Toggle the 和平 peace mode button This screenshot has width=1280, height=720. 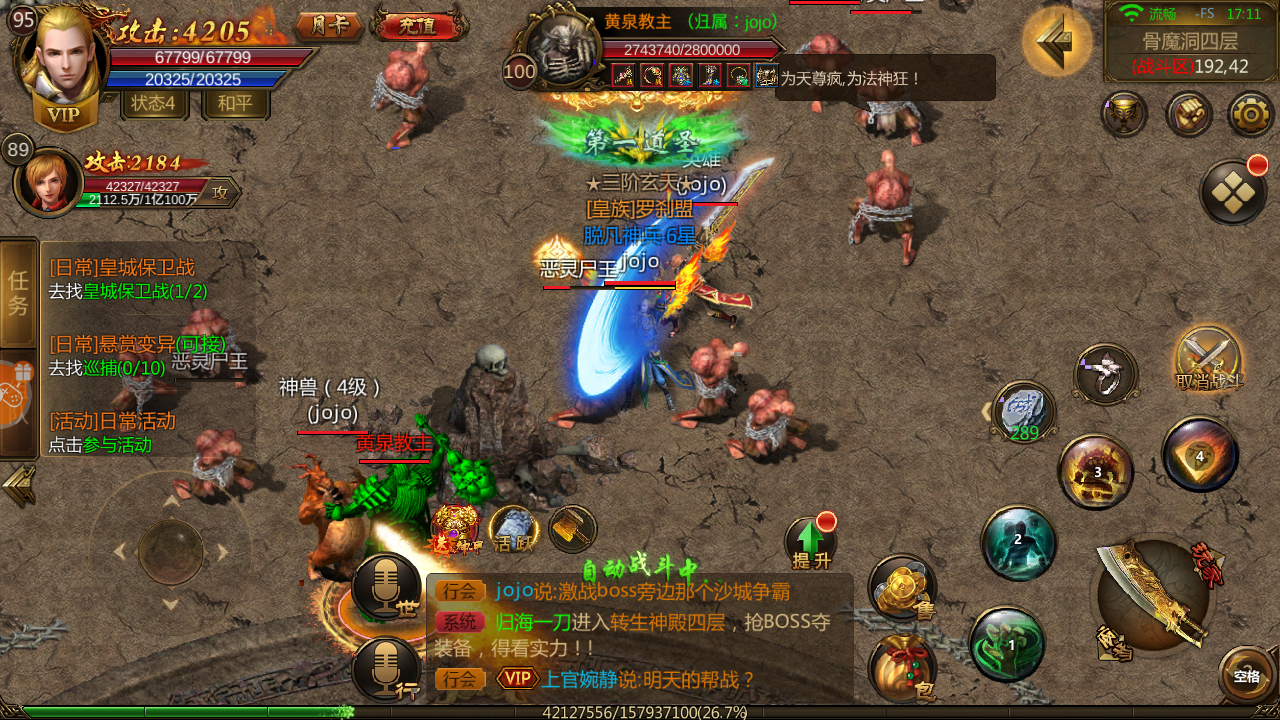click(235, 103)
